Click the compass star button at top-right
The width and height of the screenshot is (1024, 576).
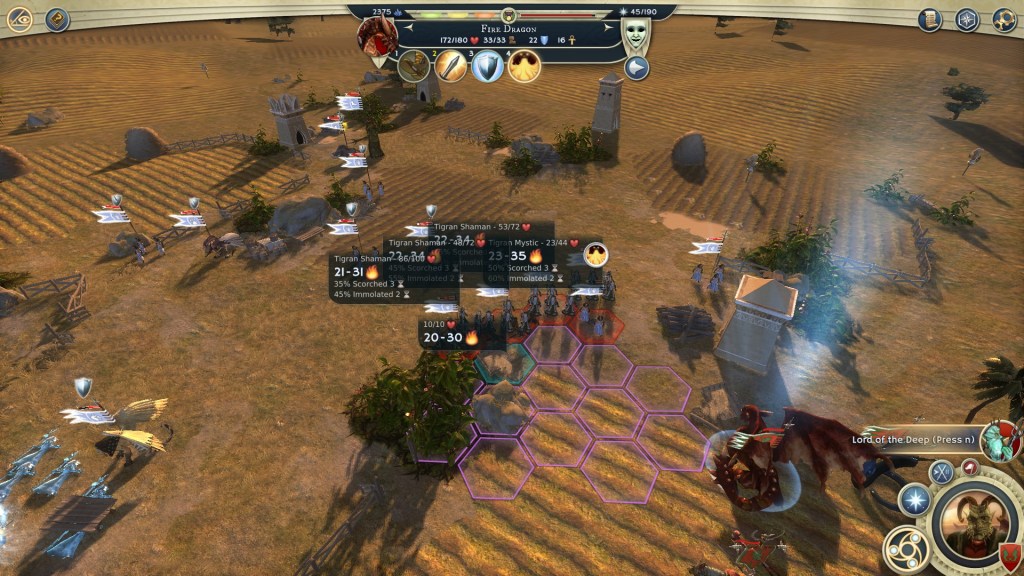[x=967, y=19]
